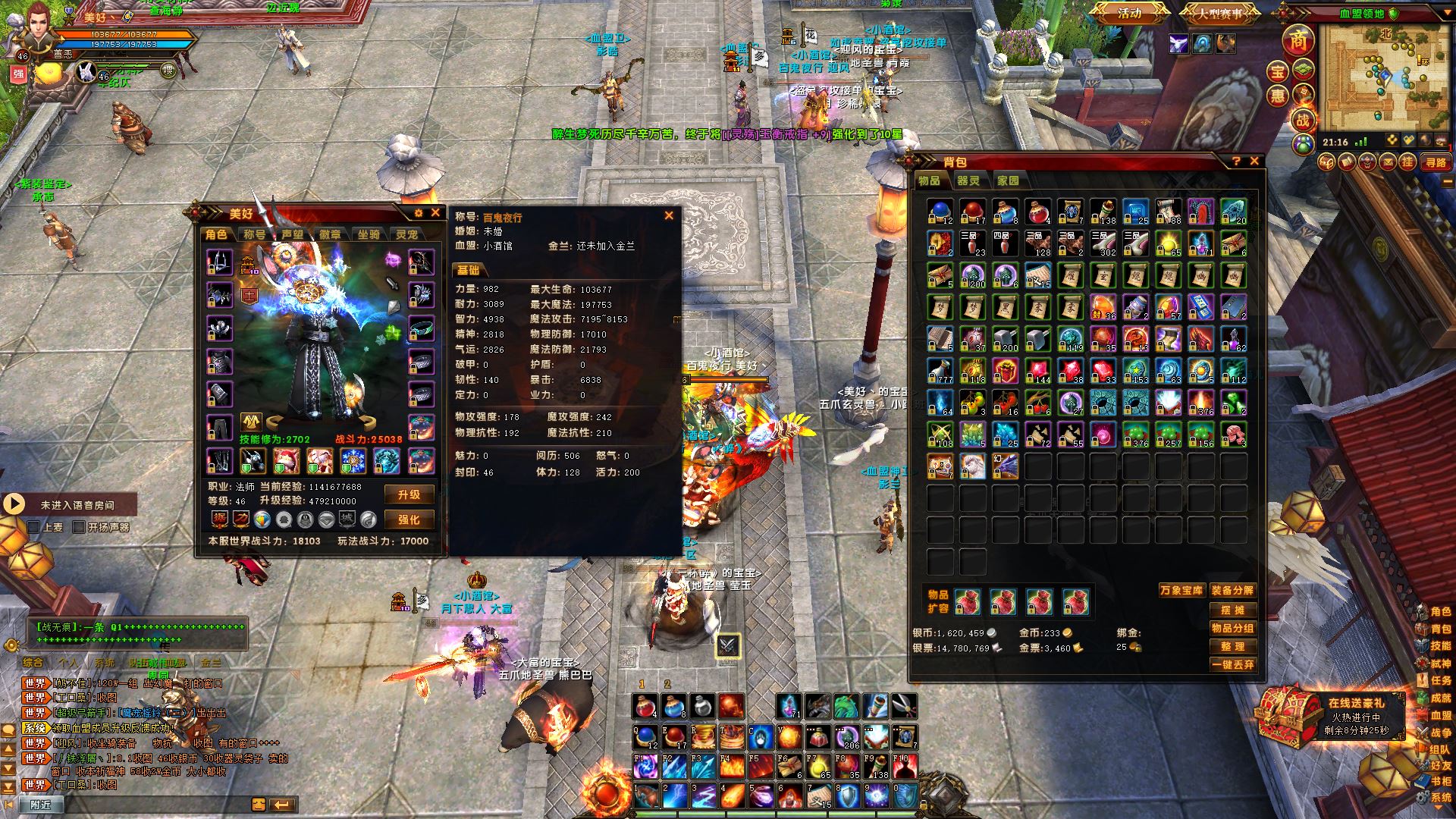1456x819 pixels.
Task: Open the 活动 events menu
Action: click(x=1129, y=14)
